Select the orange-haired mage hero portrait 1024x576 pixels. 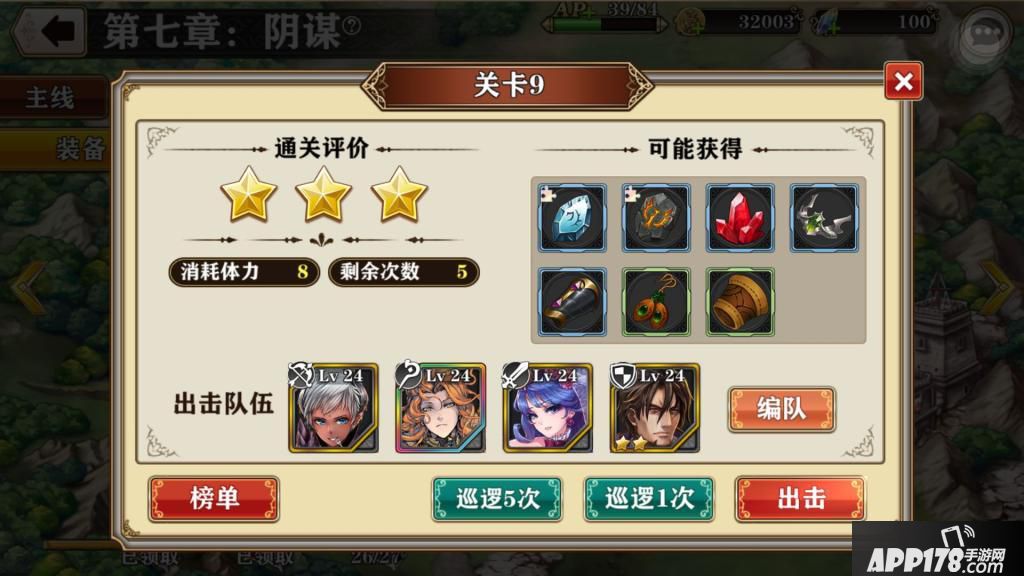[x=441, y=408]
